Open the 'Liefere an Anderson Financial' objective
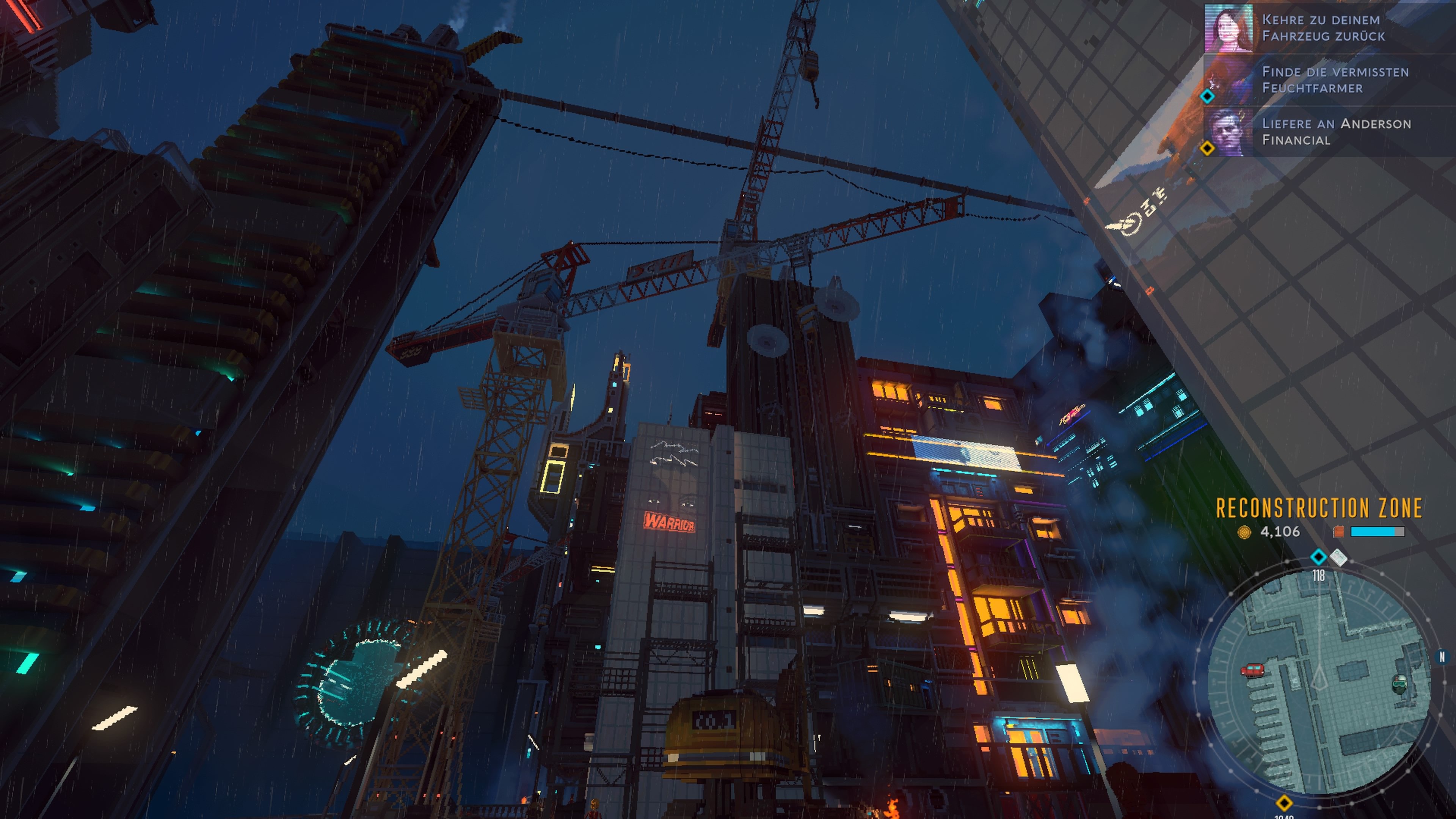 tap(1336, 132)
